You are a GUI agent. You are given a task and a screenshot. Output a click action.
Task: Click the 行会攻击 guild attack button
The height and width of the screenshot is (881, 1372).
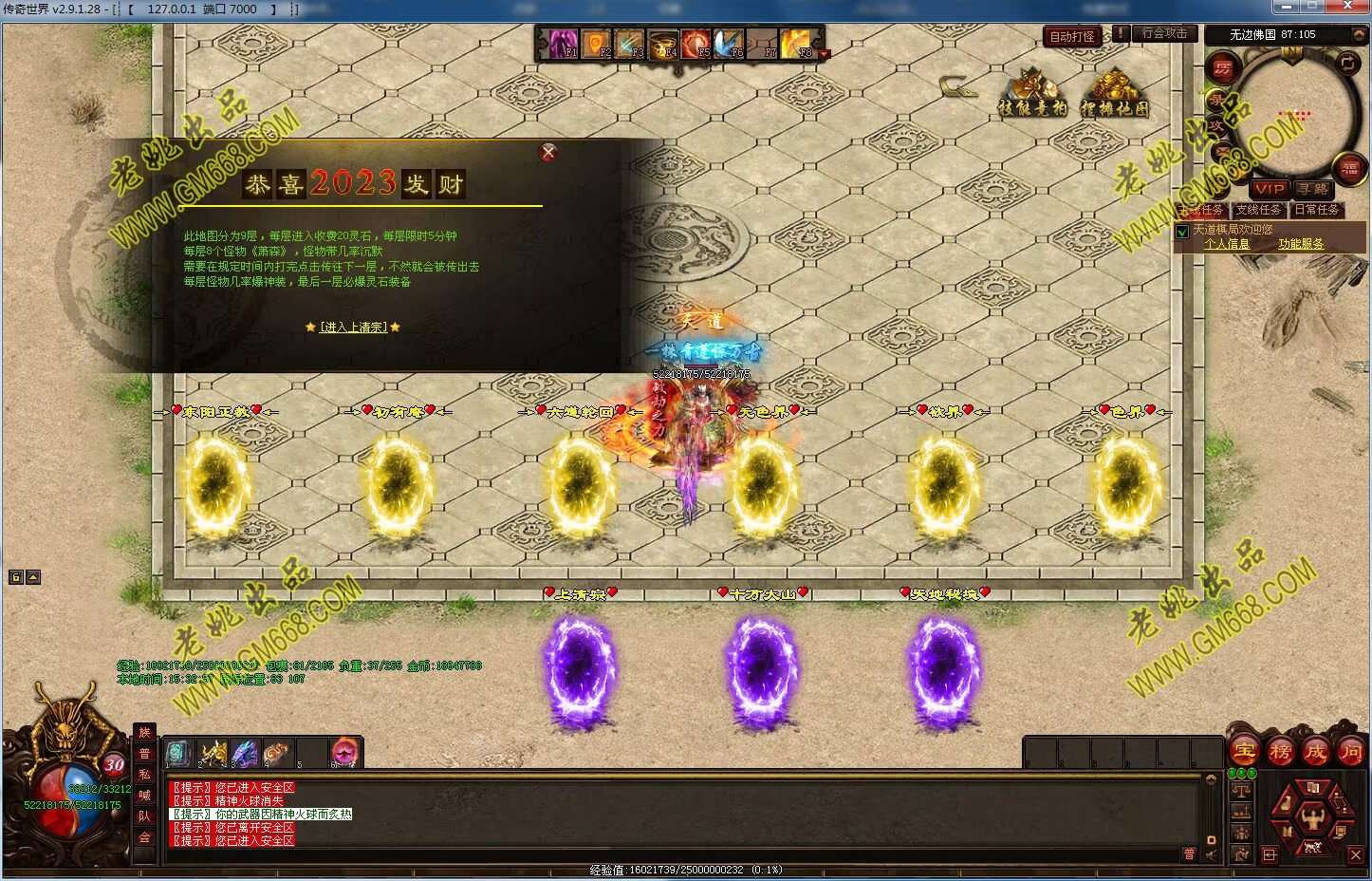pos(1164,33)
